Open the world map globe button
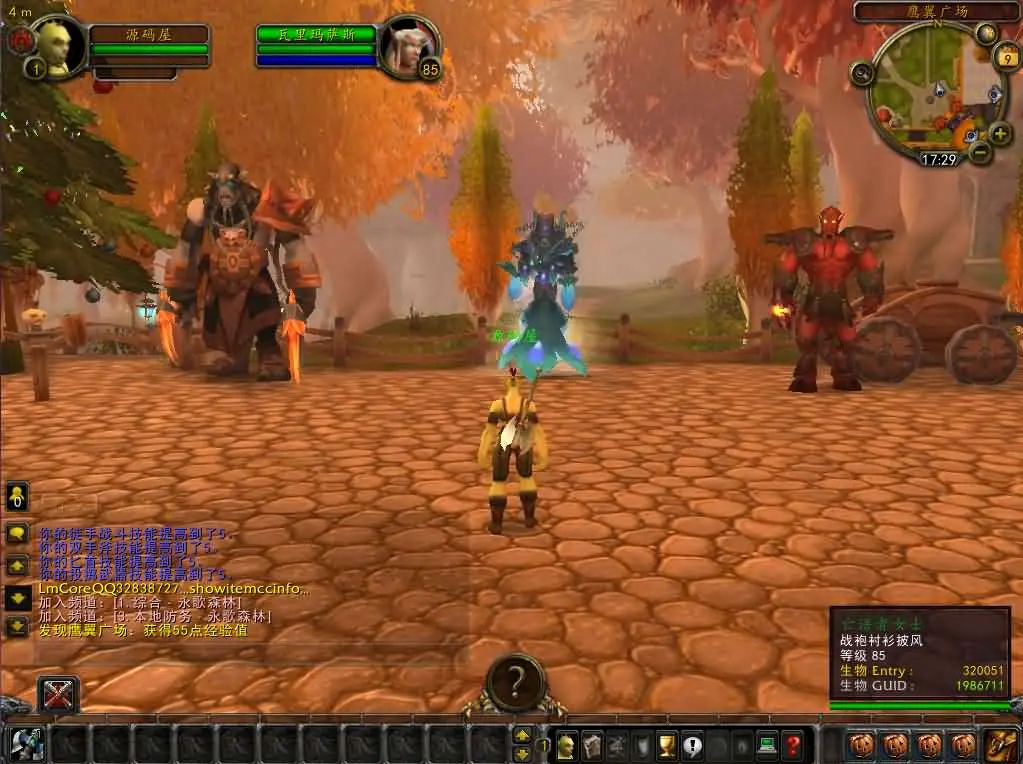Image resolution: width=1023 pixels, height=764 pixels. coord(985,33)
